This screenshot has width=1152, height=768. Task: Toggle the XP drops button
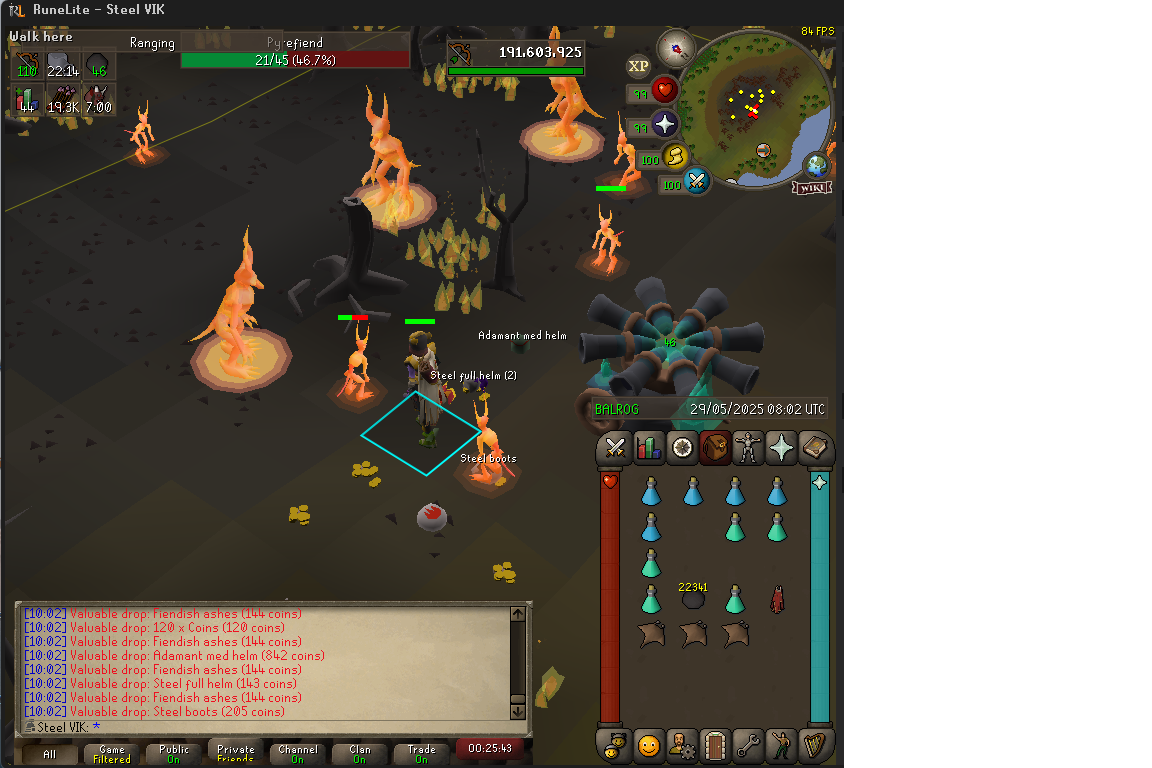(638, 67)
